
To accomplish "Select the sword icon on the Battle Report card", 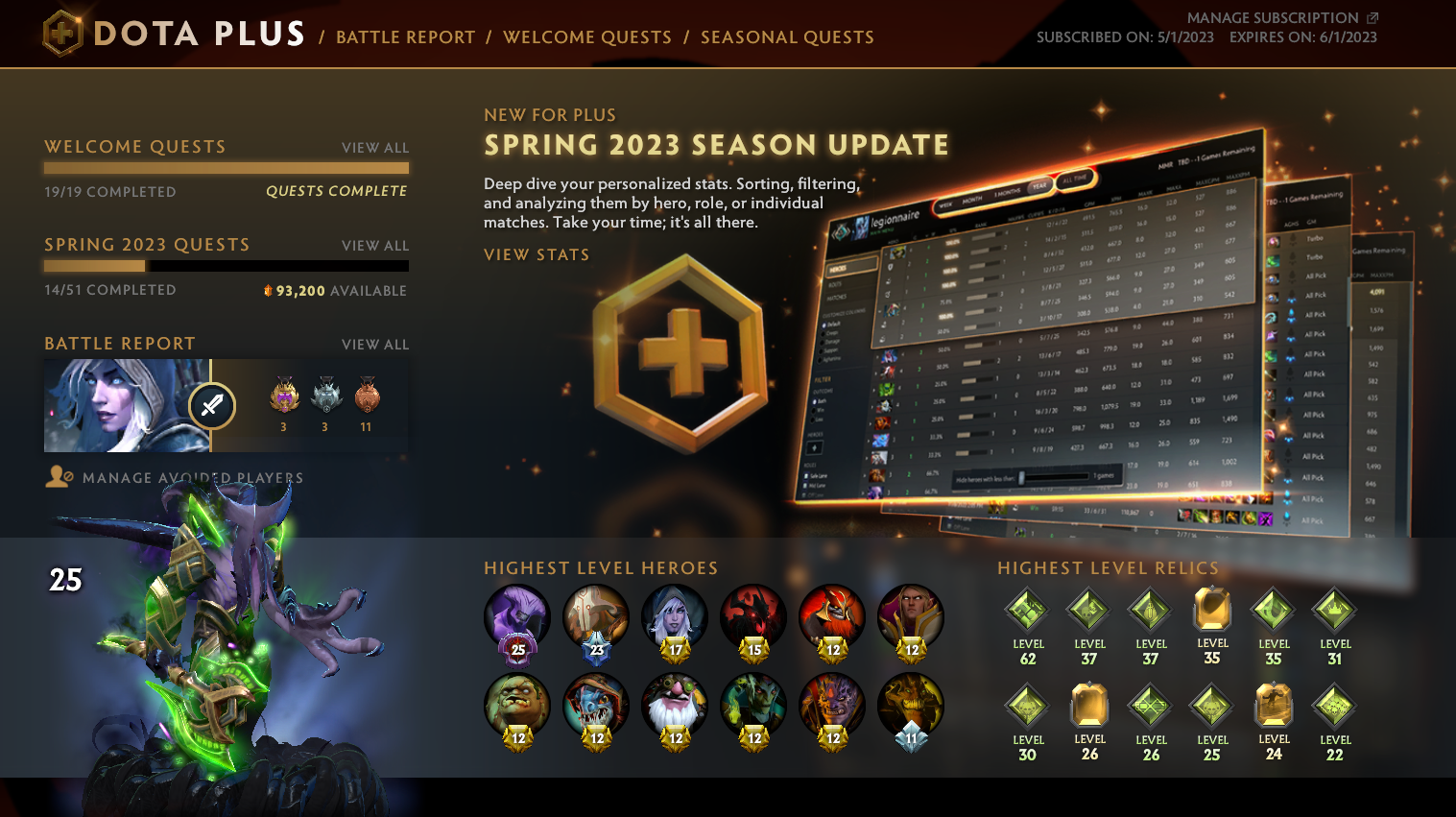I will [x=211, y=406].
